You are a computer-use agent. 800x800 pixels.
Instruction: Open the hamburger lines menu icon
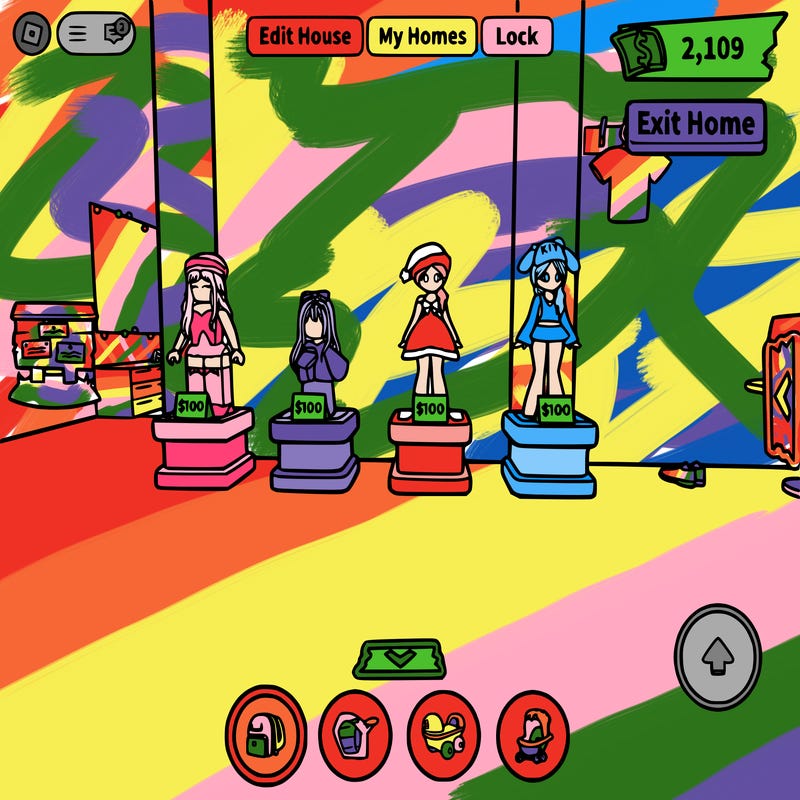click(x=80, y=35)
